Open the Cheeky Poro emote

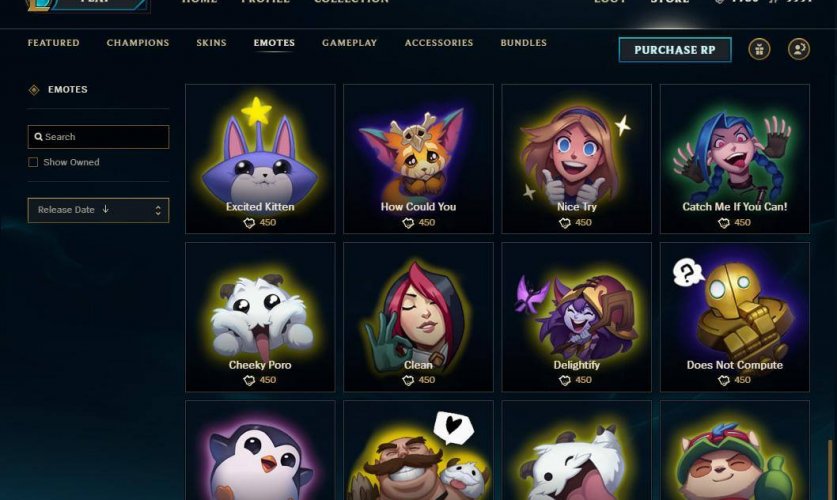tap(260, 316)
